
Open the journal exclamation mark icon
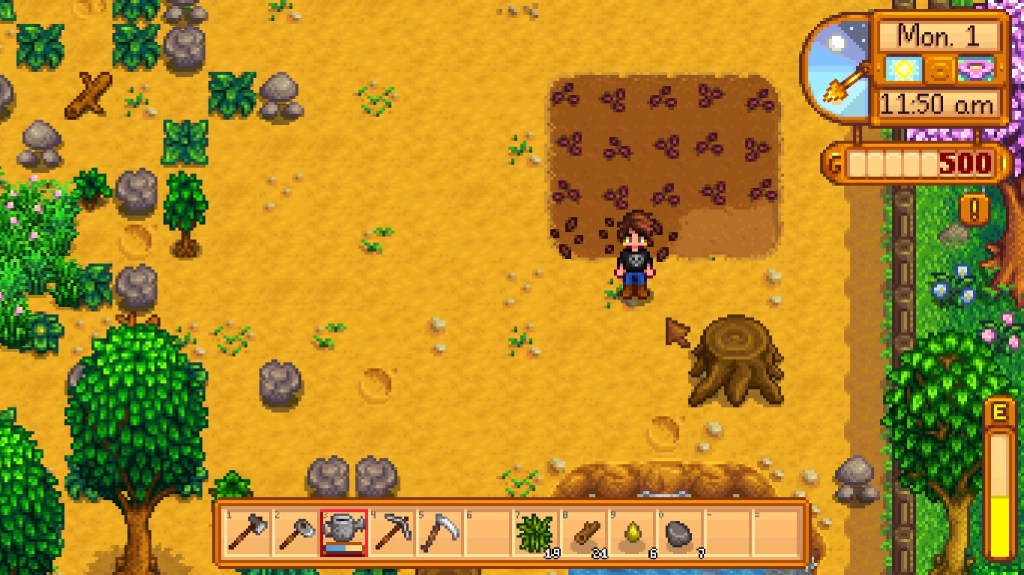click(x=974, y=208)
